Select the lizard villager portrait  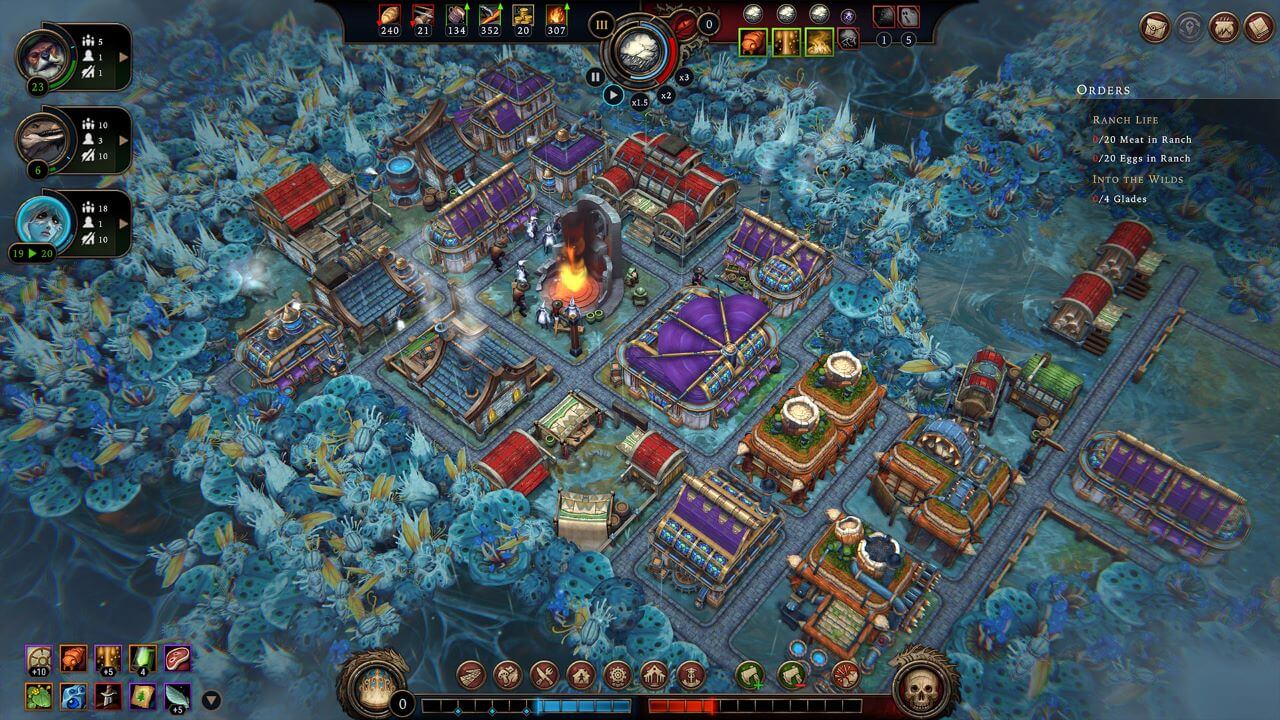[x=42, y=138]
